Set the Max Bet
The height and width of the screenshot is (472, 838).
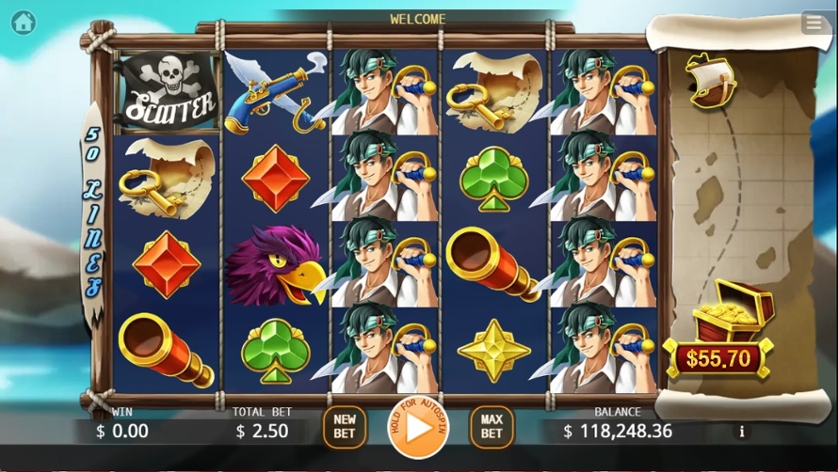491,427
